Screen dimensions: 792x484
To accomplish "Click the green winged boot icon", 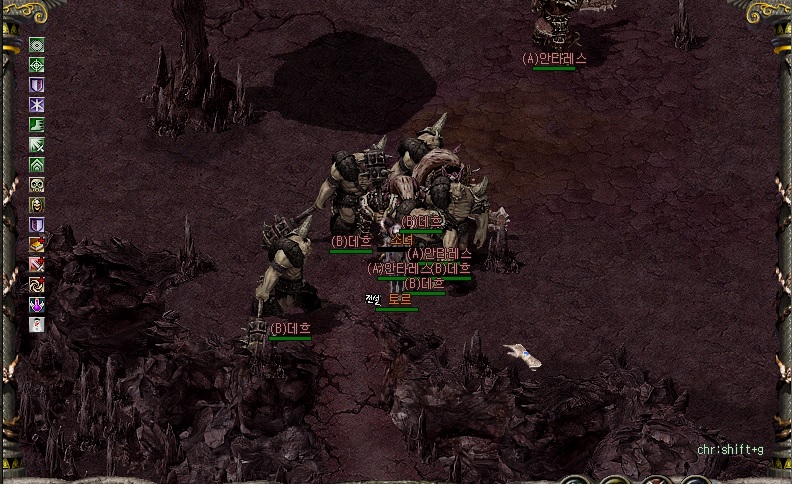I will [37, 125].
